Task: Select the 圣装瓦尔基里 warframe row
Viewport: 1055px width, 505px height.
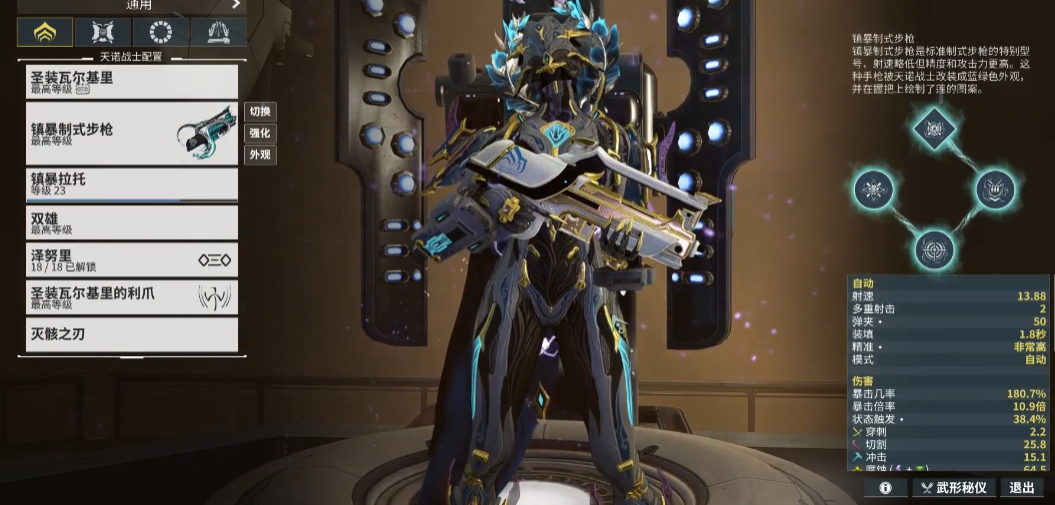Action: pos(131,82)
